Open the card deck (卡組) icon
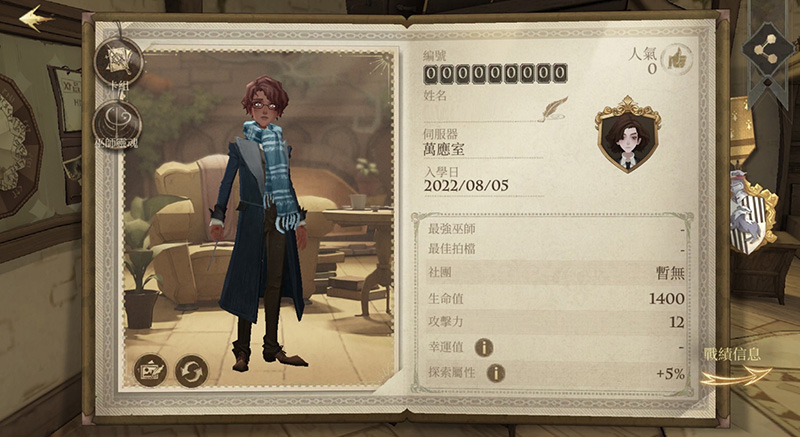 117,62
